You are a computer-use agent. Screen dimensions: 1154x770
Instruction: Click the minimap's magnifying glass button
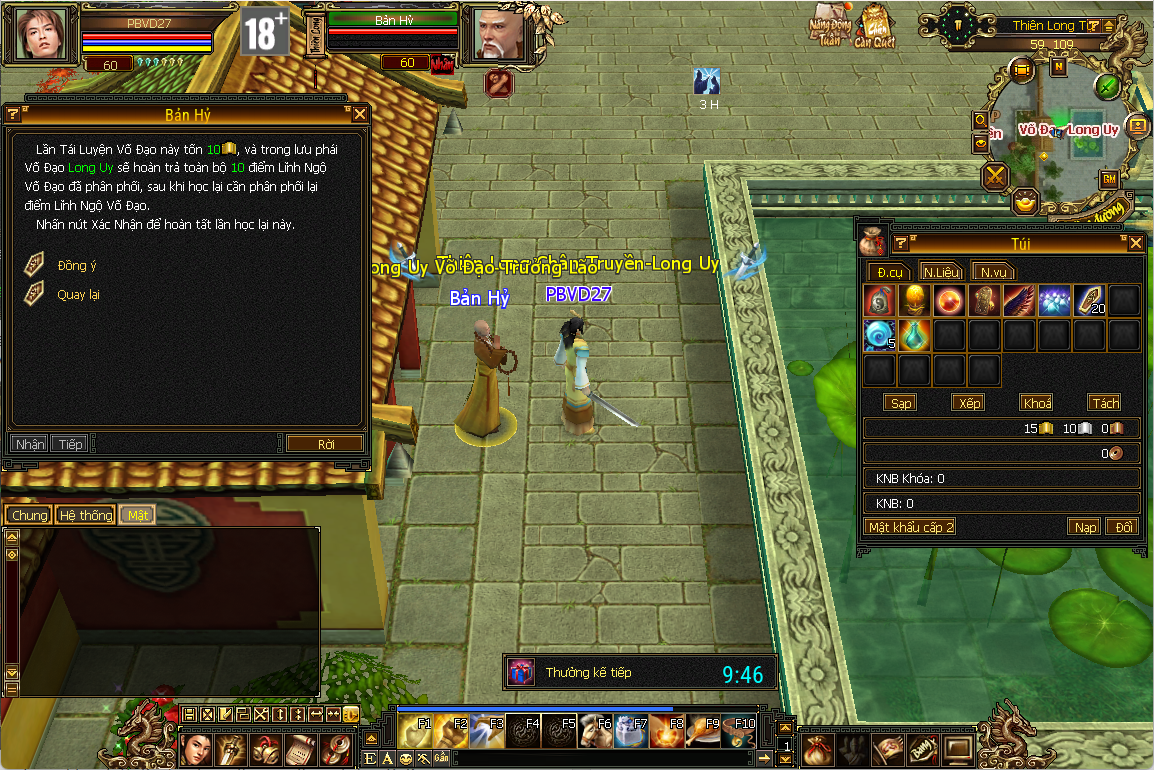point(981,121)
